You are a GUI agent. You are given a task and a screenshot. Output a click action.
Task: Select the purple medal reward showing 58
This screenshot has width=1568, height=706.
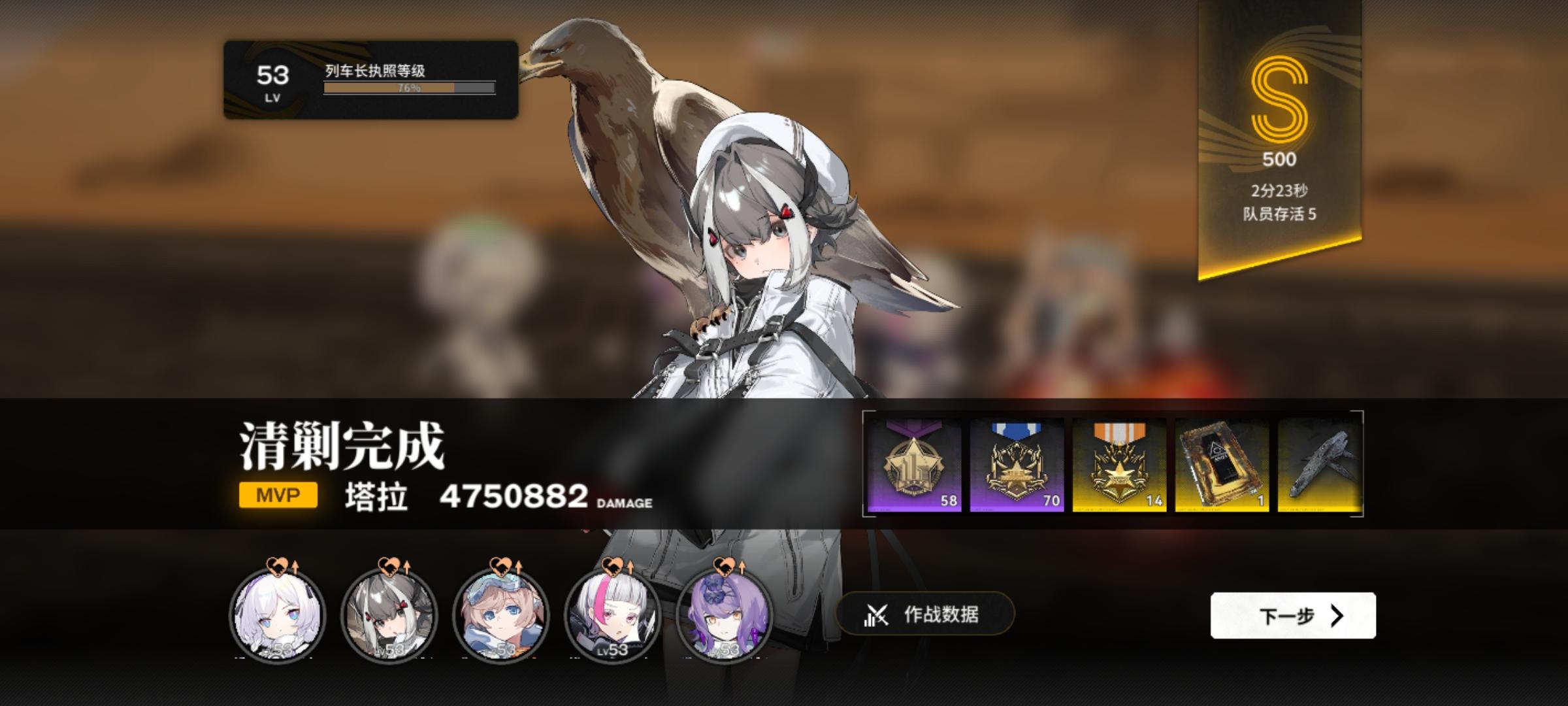pos(913,465)
